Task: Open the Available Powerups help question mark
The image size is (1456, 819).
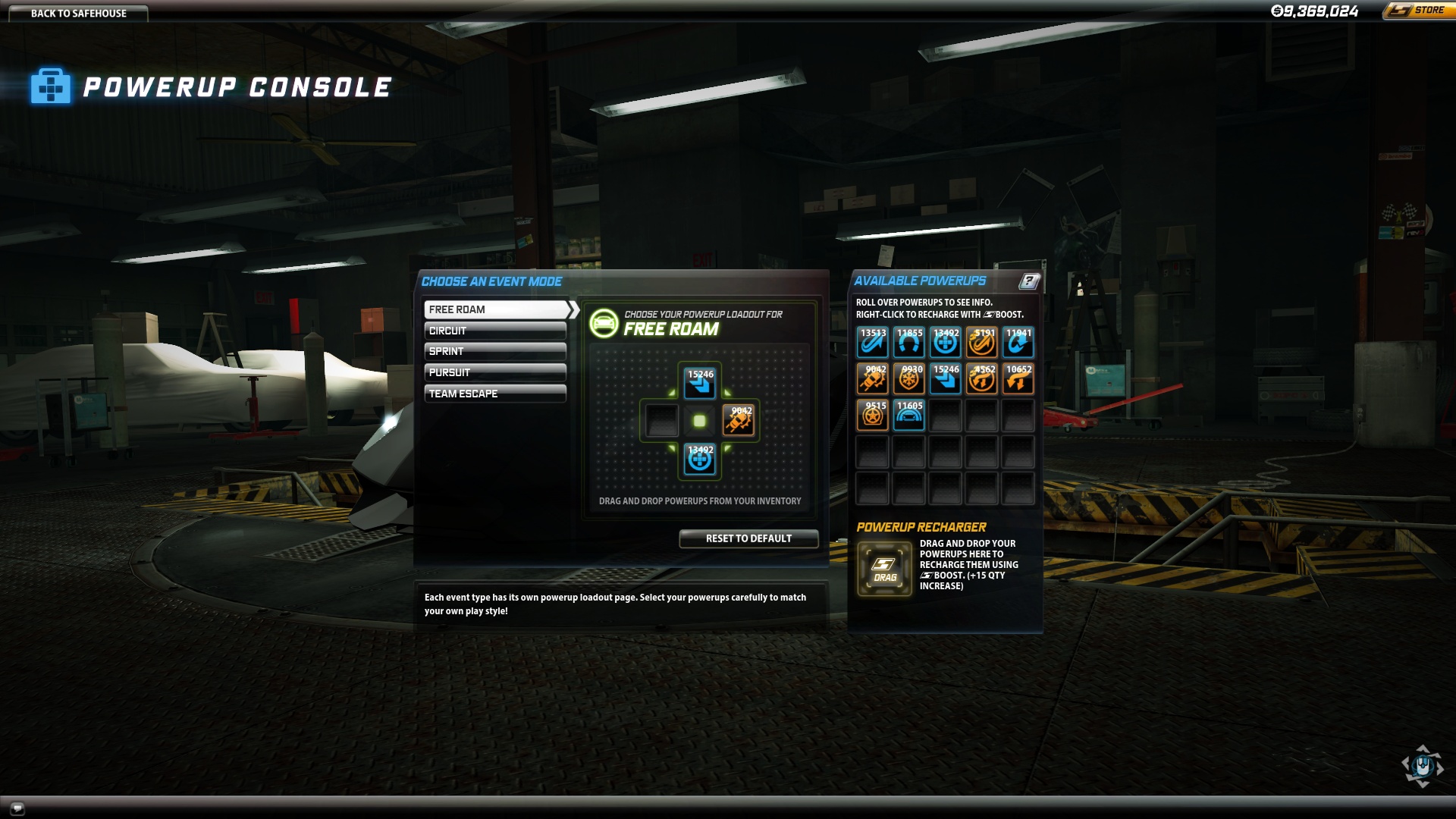Action: point(1029,281)
